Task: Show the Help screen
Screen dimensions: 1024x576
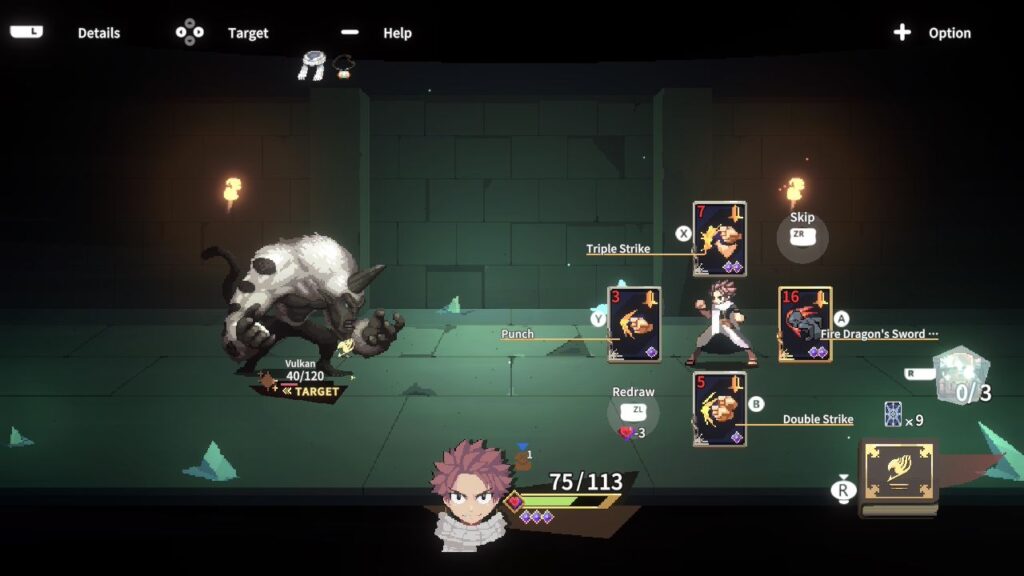Action: [x=379, y=33]
